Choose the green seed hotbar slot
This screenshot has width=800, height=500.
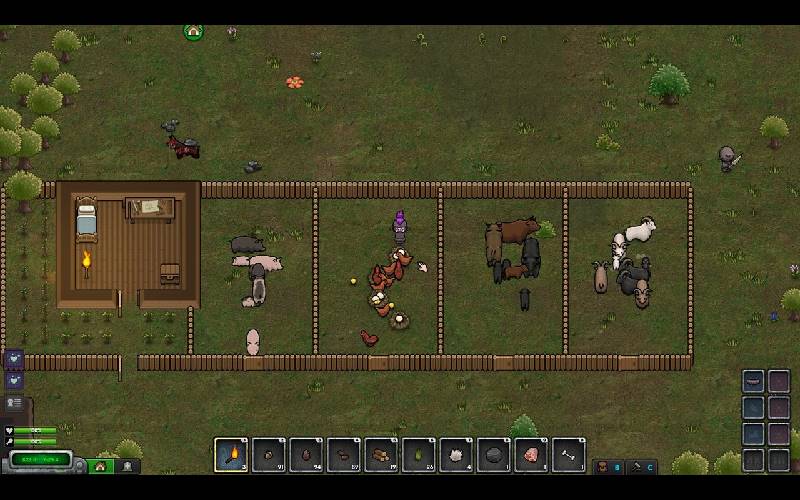tap(418, 455)
